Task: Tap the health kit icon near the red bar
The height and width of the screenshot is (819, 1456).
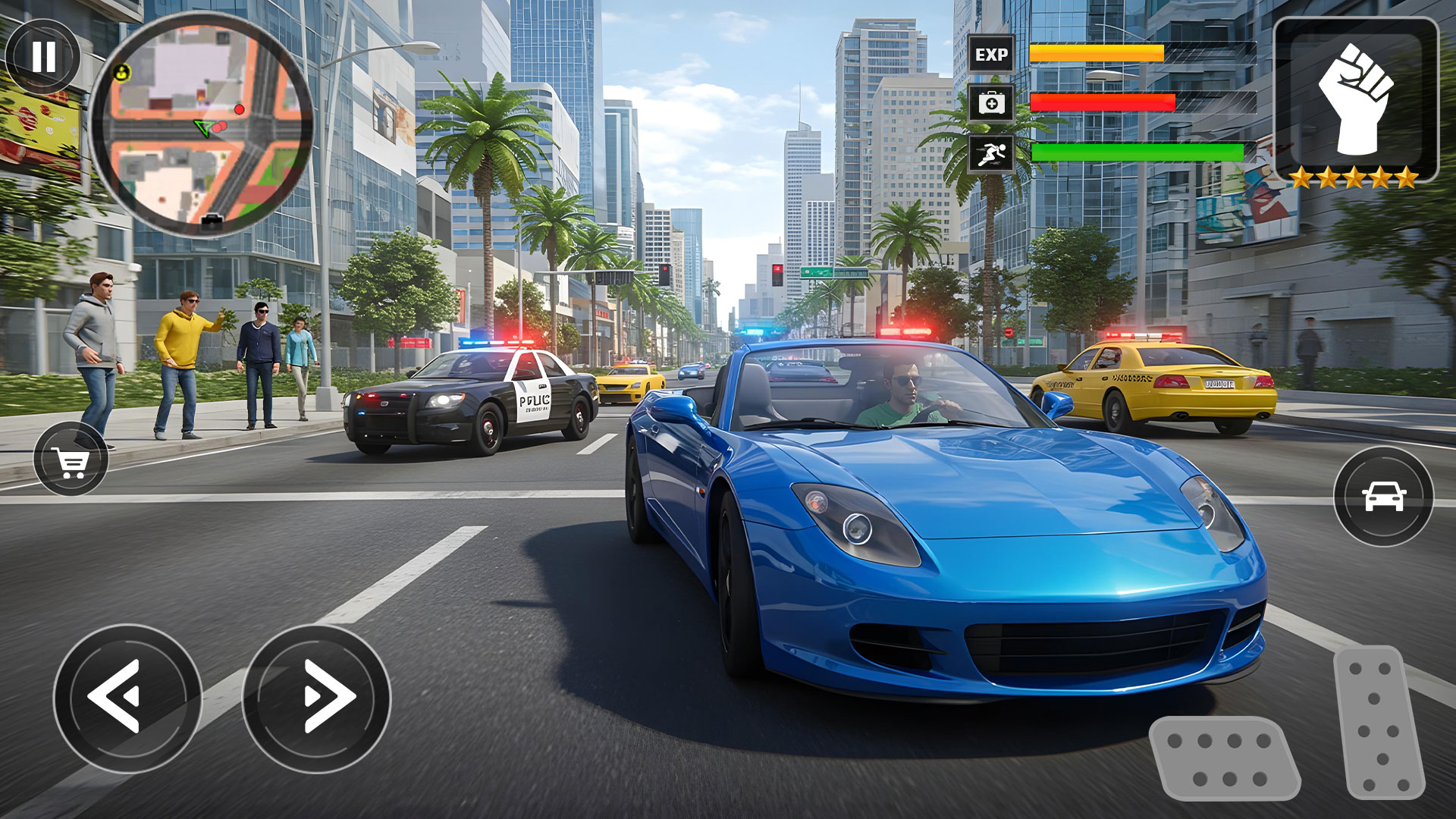Action: coord(990,104)
